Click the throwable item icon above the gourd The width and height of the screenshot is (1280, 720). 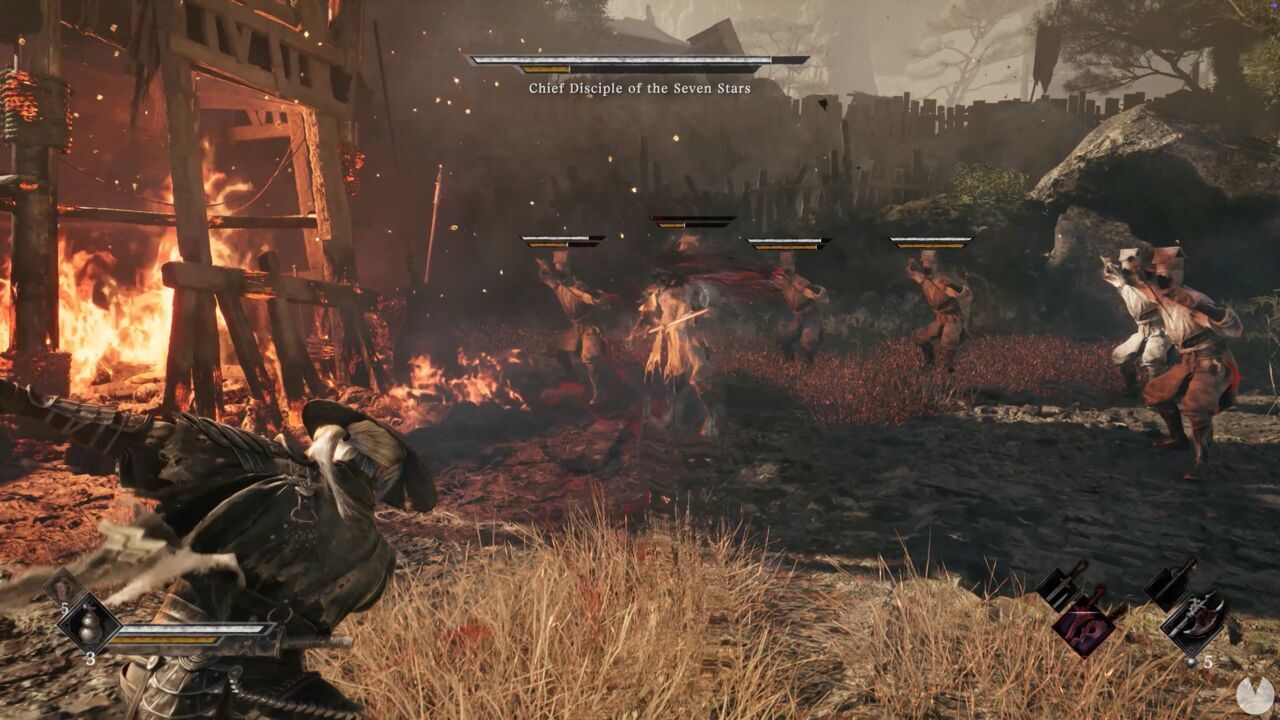click(x=62, y=587)
